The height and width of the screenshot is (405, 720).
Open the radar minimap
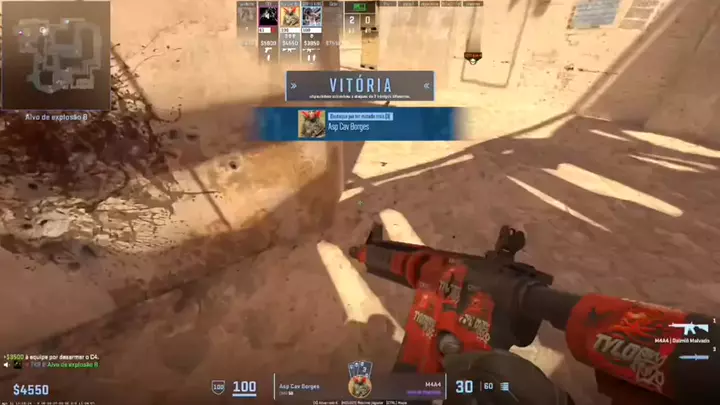[55, 55]
